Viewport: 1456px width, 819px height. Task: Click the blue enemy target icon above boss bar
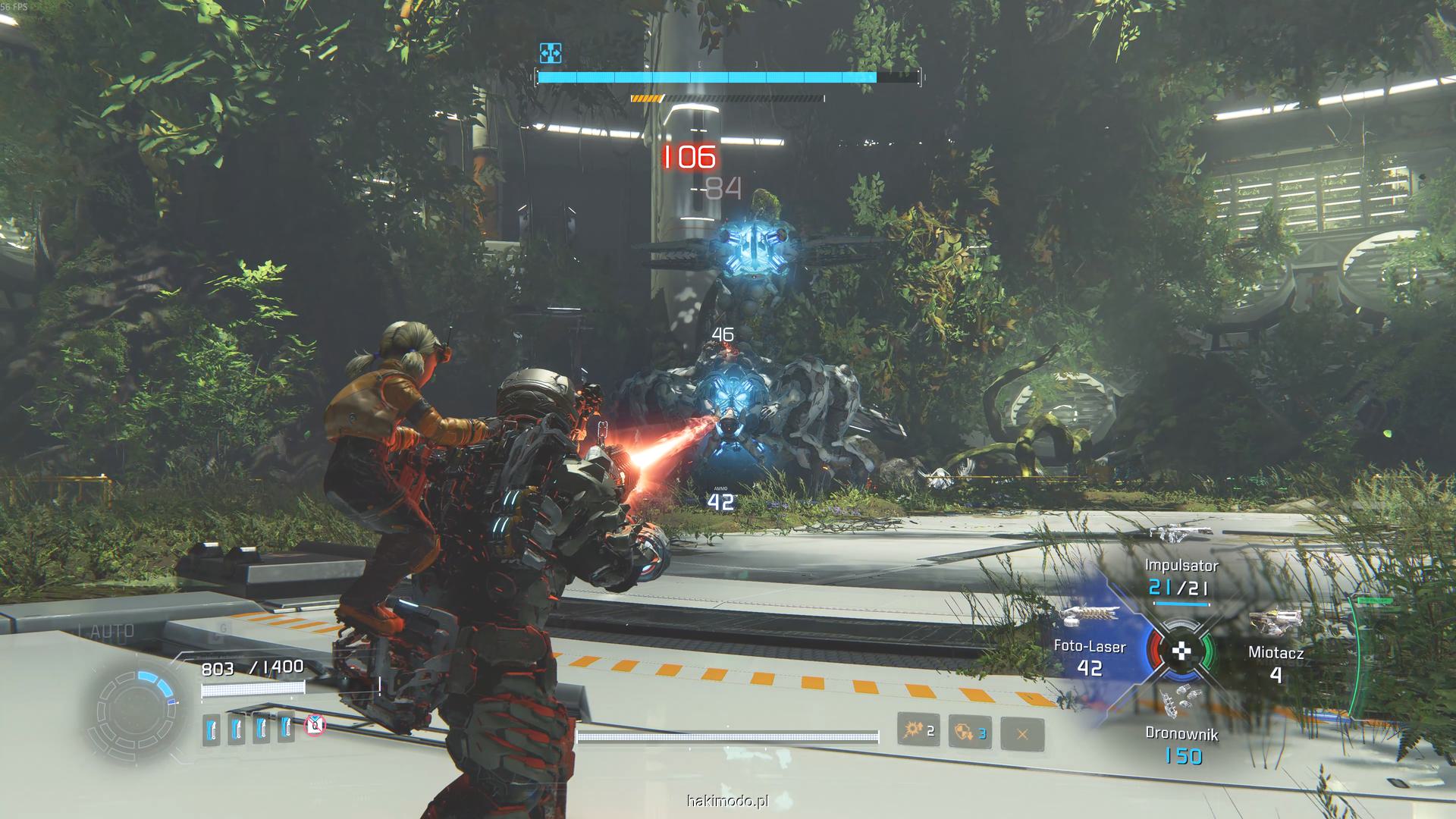[x=551, y=53]
